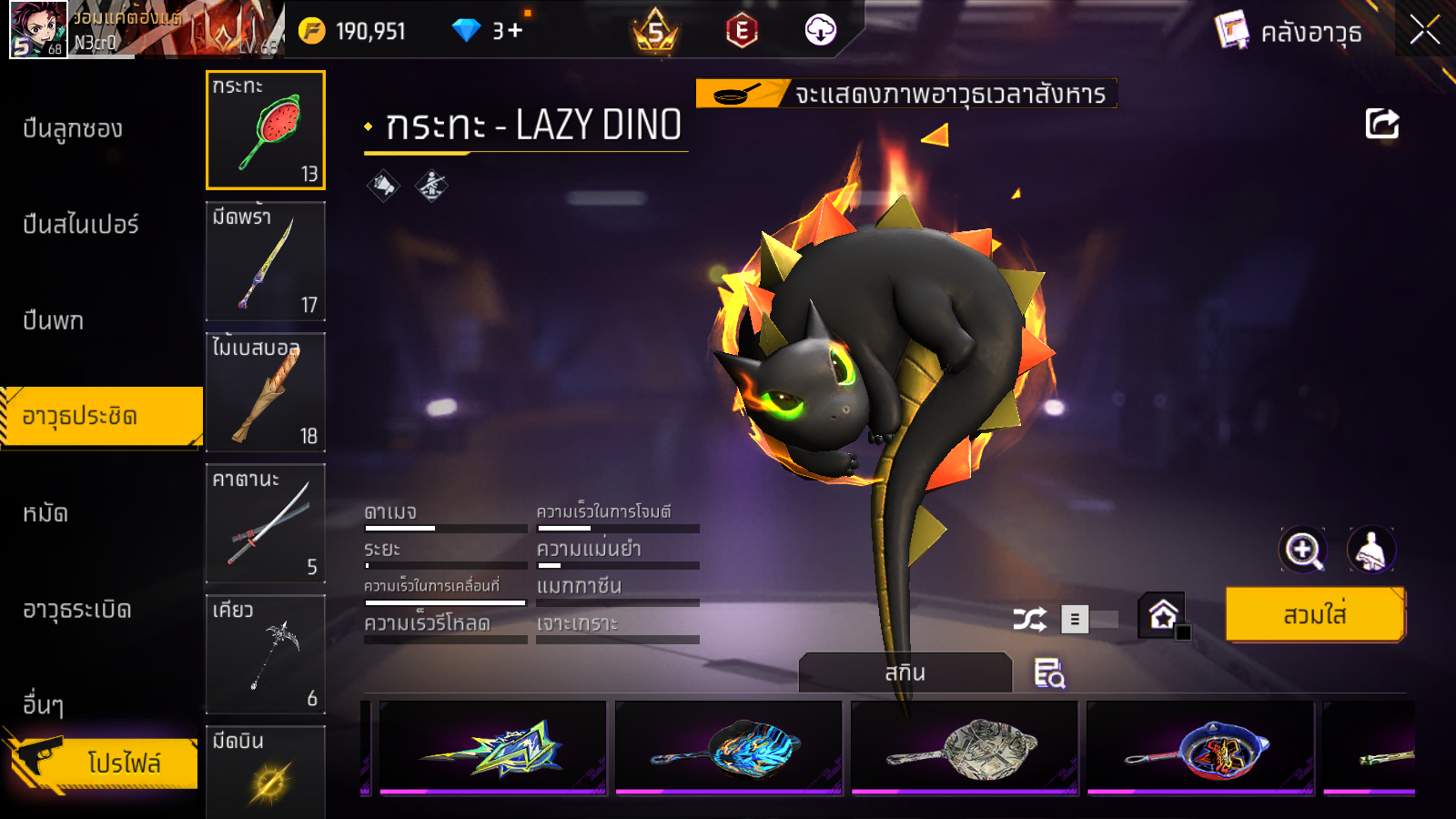
Task: Select the blue flame pan skin
Action: click(x=729, y=748)
